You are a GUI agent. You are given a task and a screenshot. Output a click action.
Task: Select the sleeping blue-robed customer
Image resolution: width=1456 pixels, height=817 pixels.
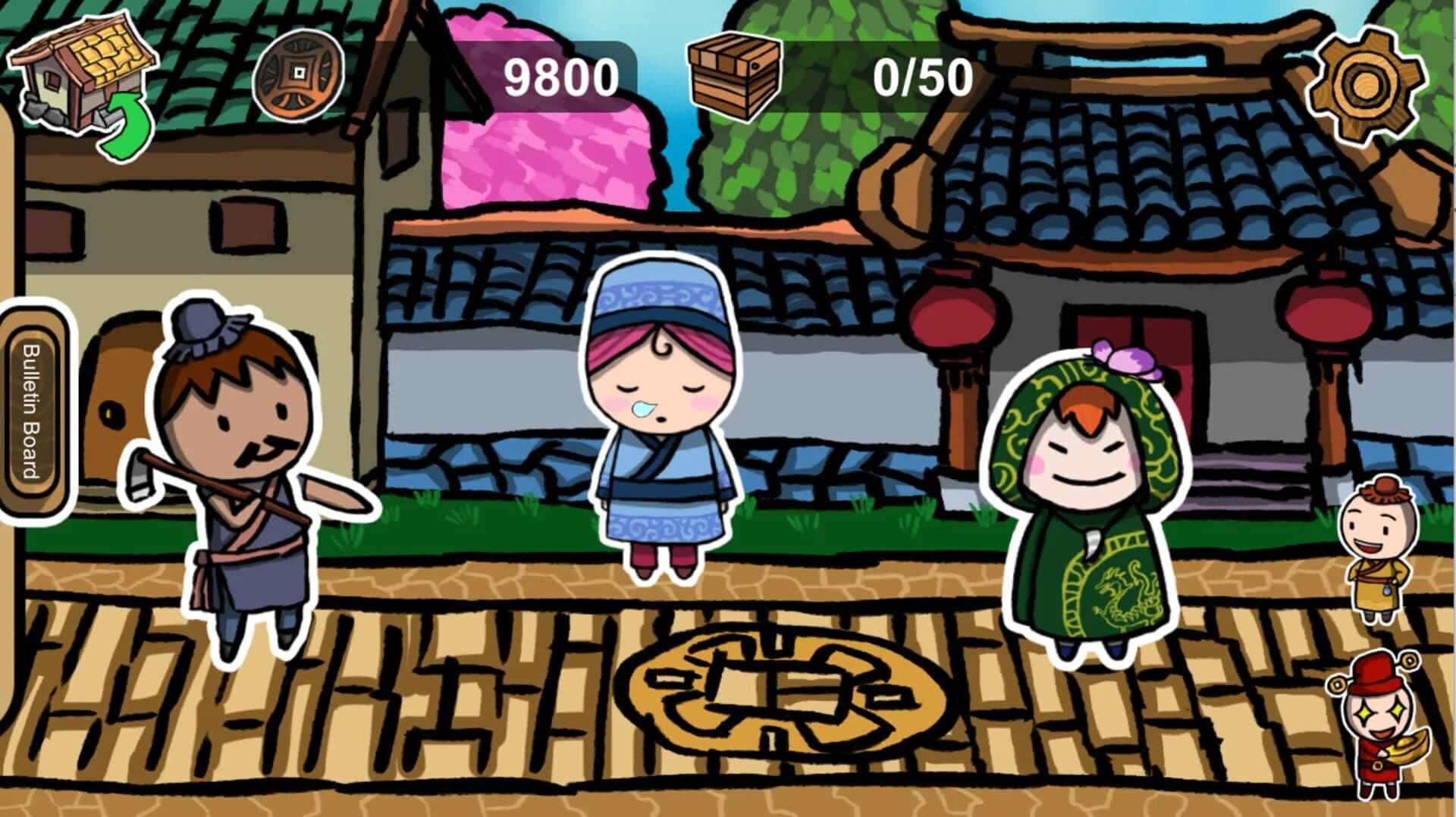pos(660,417)
